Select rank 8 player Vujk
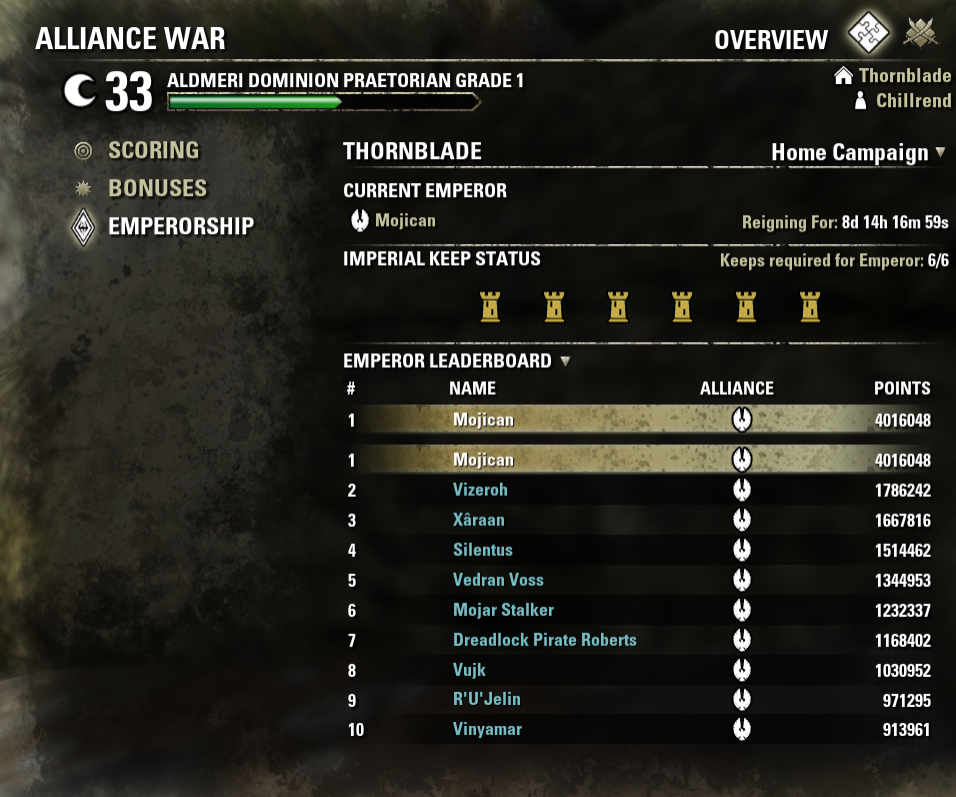956x797 pixels. (469, 670)
